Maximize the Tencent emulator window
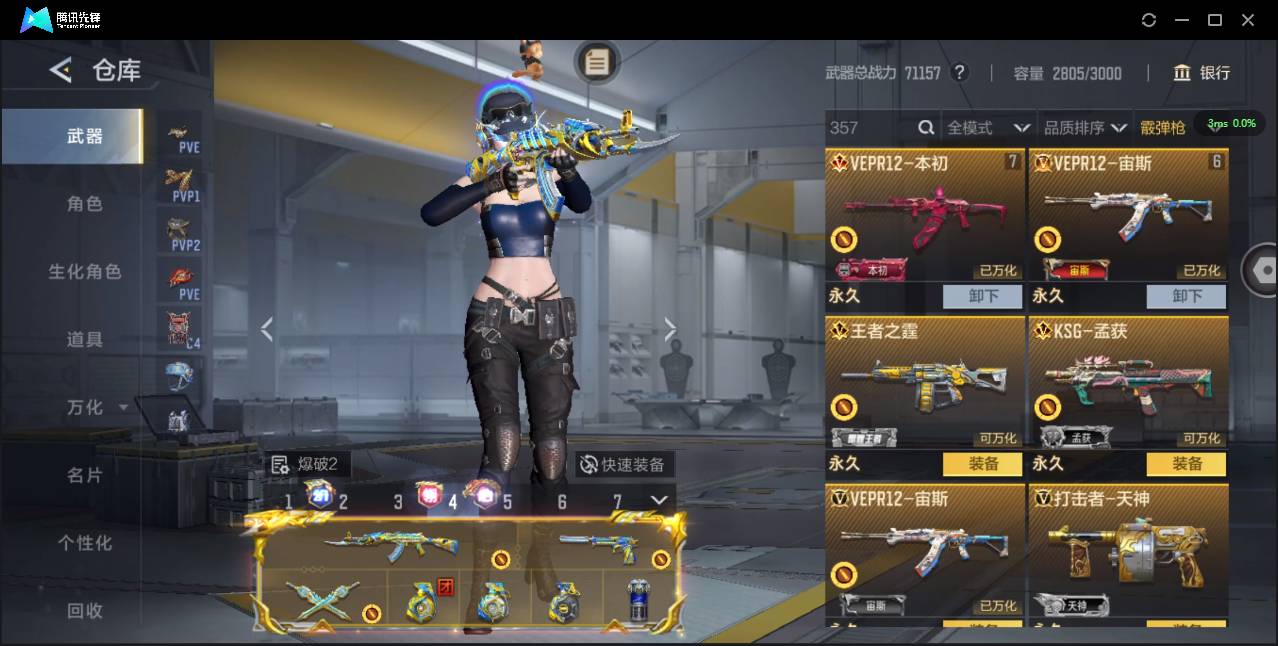 point(1215,20)
